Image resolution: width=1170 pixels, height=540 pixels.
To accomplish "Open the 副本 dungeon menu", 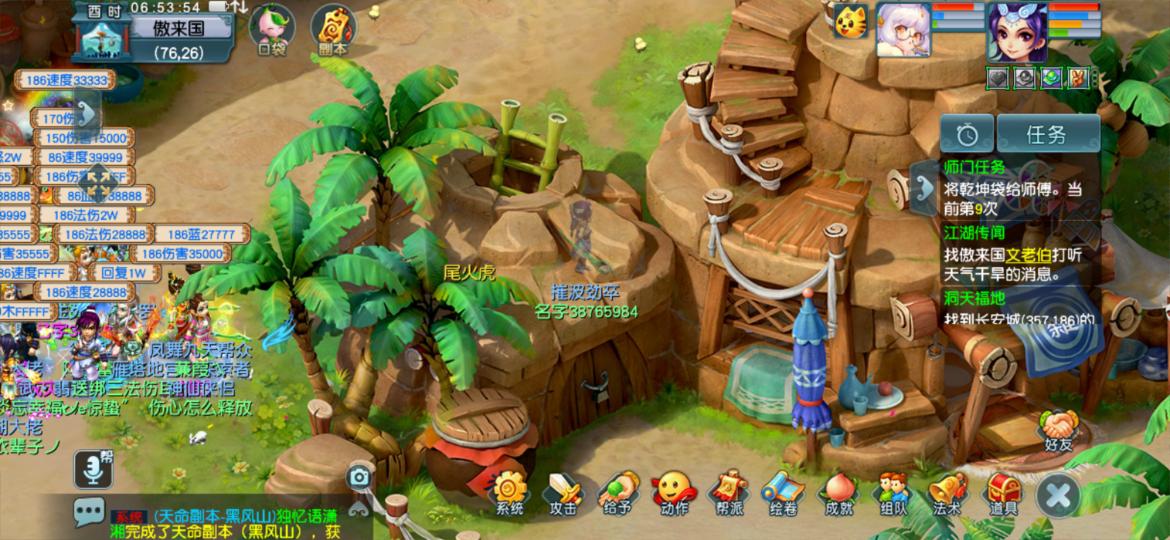I will [332, 29].
